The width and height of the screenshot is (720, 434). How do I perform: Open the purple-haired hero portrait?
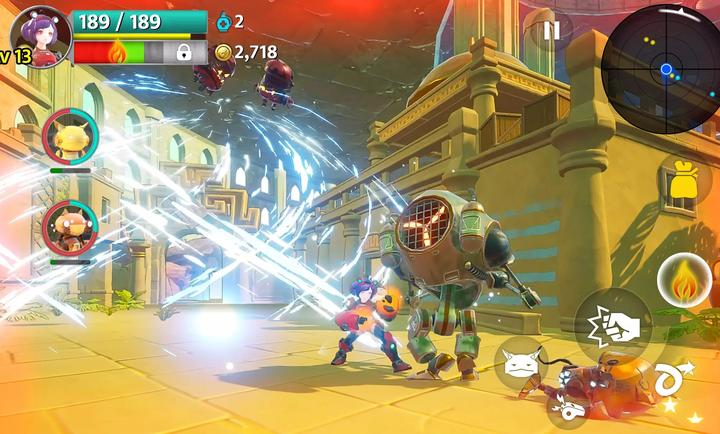pos(42,34)
